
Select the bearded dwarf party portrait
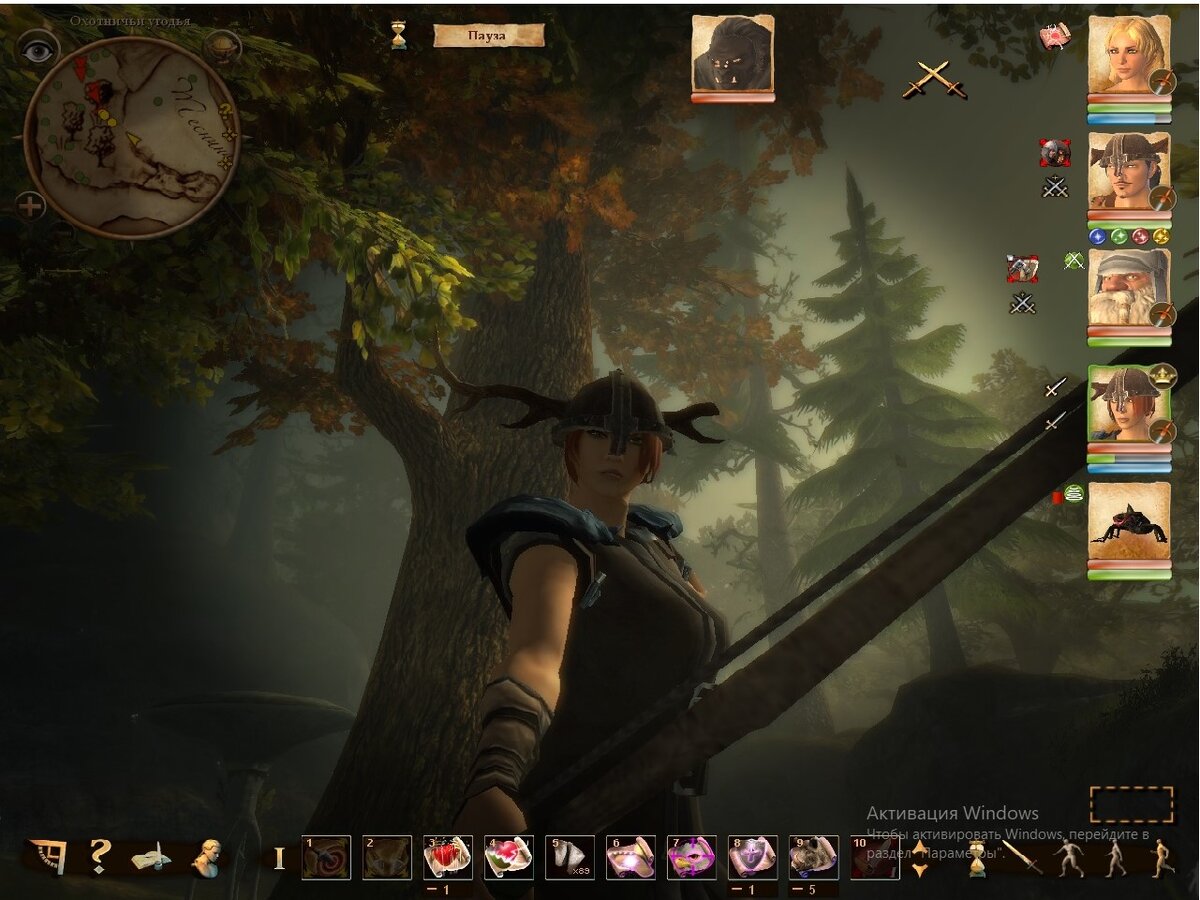click(x=1129, y=287)
